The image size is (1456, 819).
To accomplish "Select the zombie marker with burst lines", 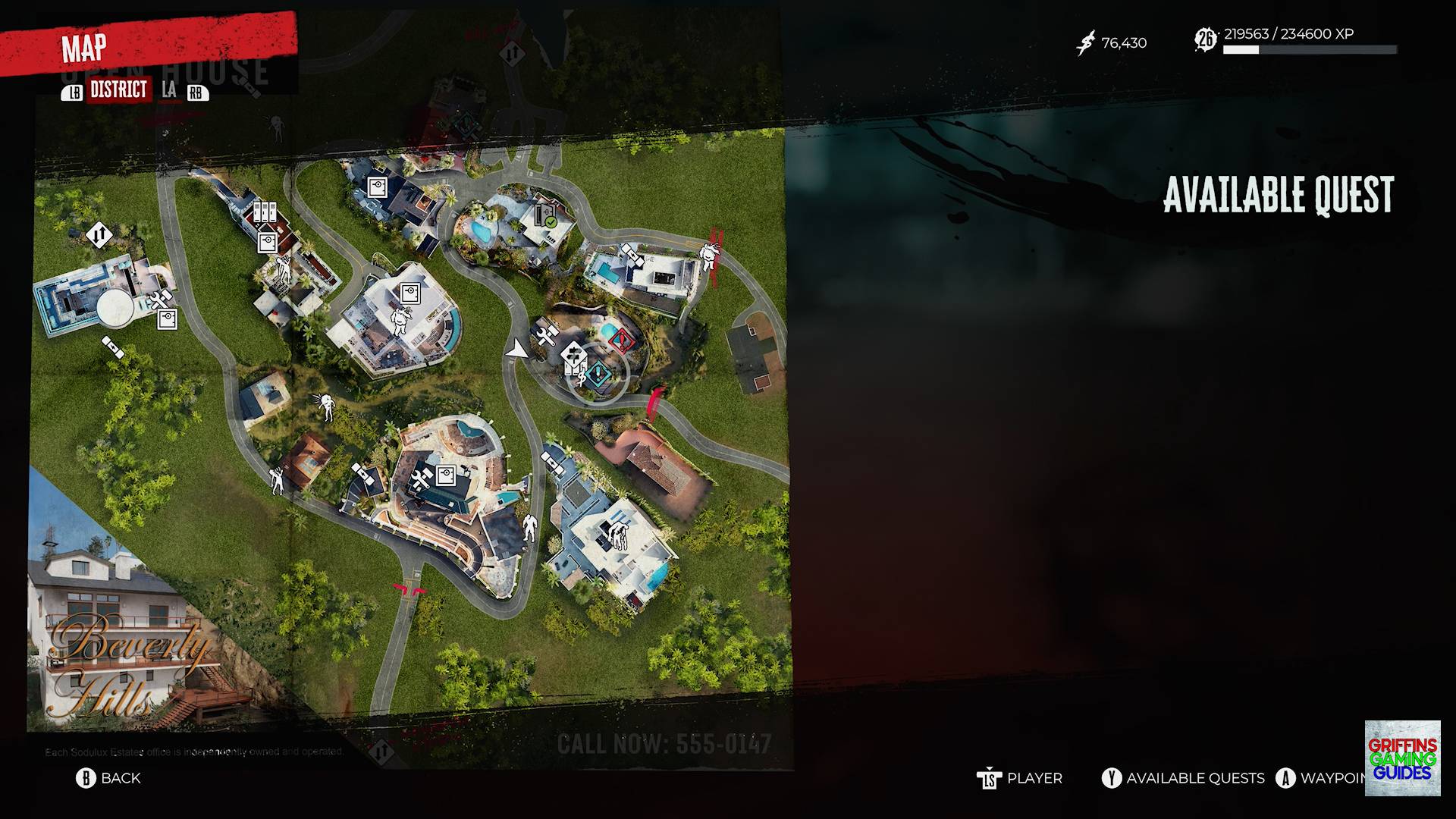I will pyautogui.click(x=326, y=406).
